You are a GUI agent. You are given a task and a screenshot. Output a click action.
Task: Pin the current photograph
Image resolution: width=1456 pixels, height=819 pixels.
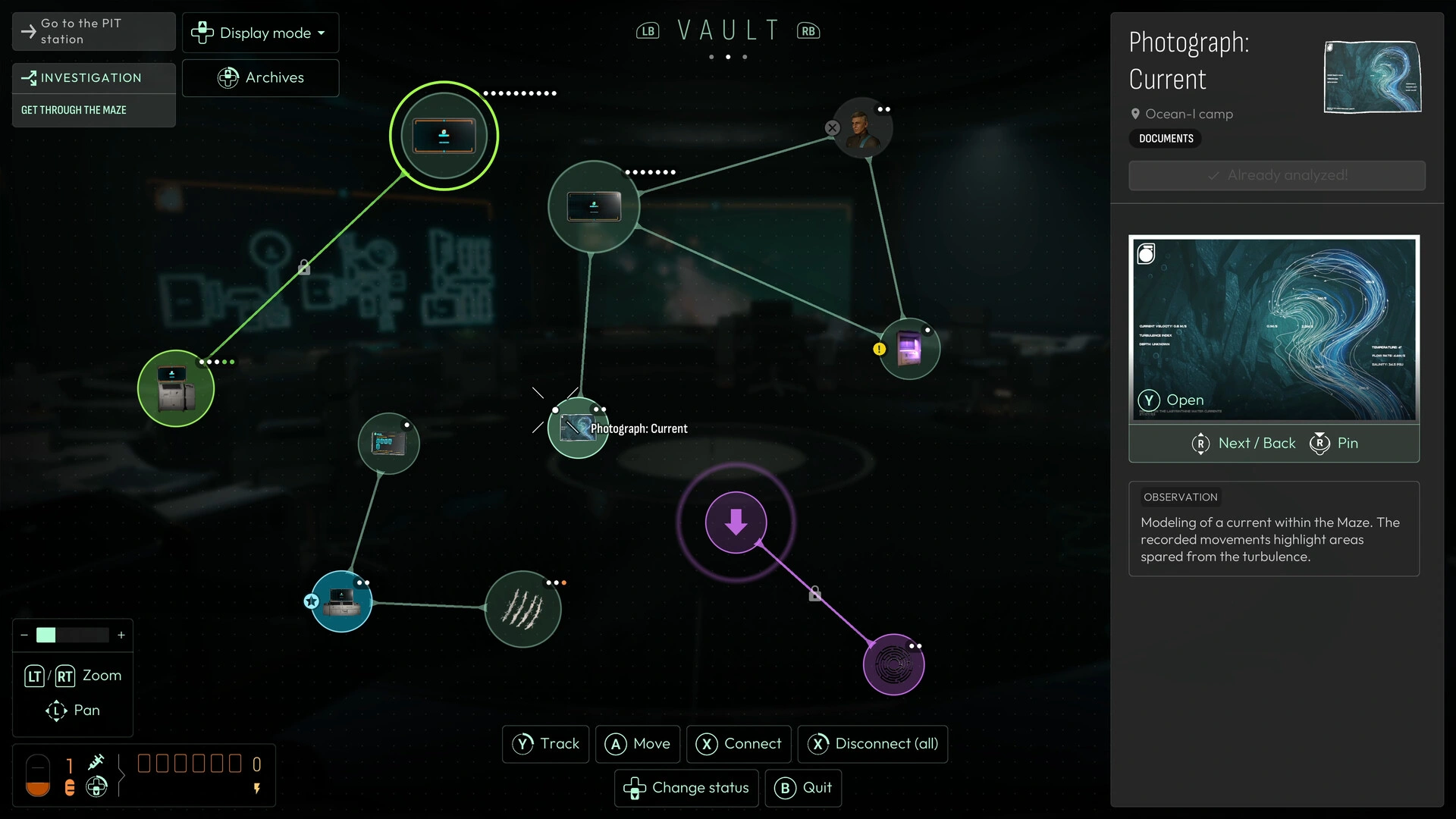coord(1333,444)
